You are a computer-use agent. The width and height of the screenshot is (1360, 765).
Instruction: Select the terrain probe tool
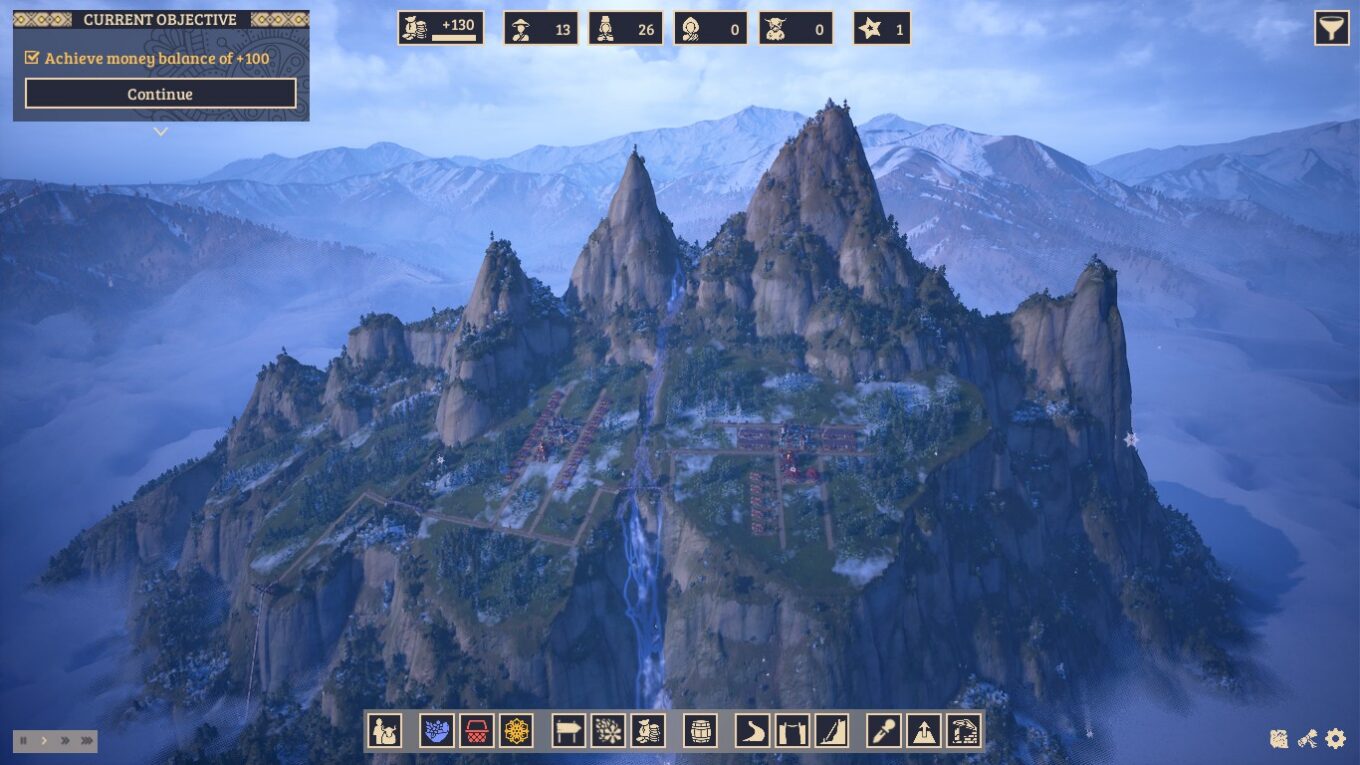point(883,731)
